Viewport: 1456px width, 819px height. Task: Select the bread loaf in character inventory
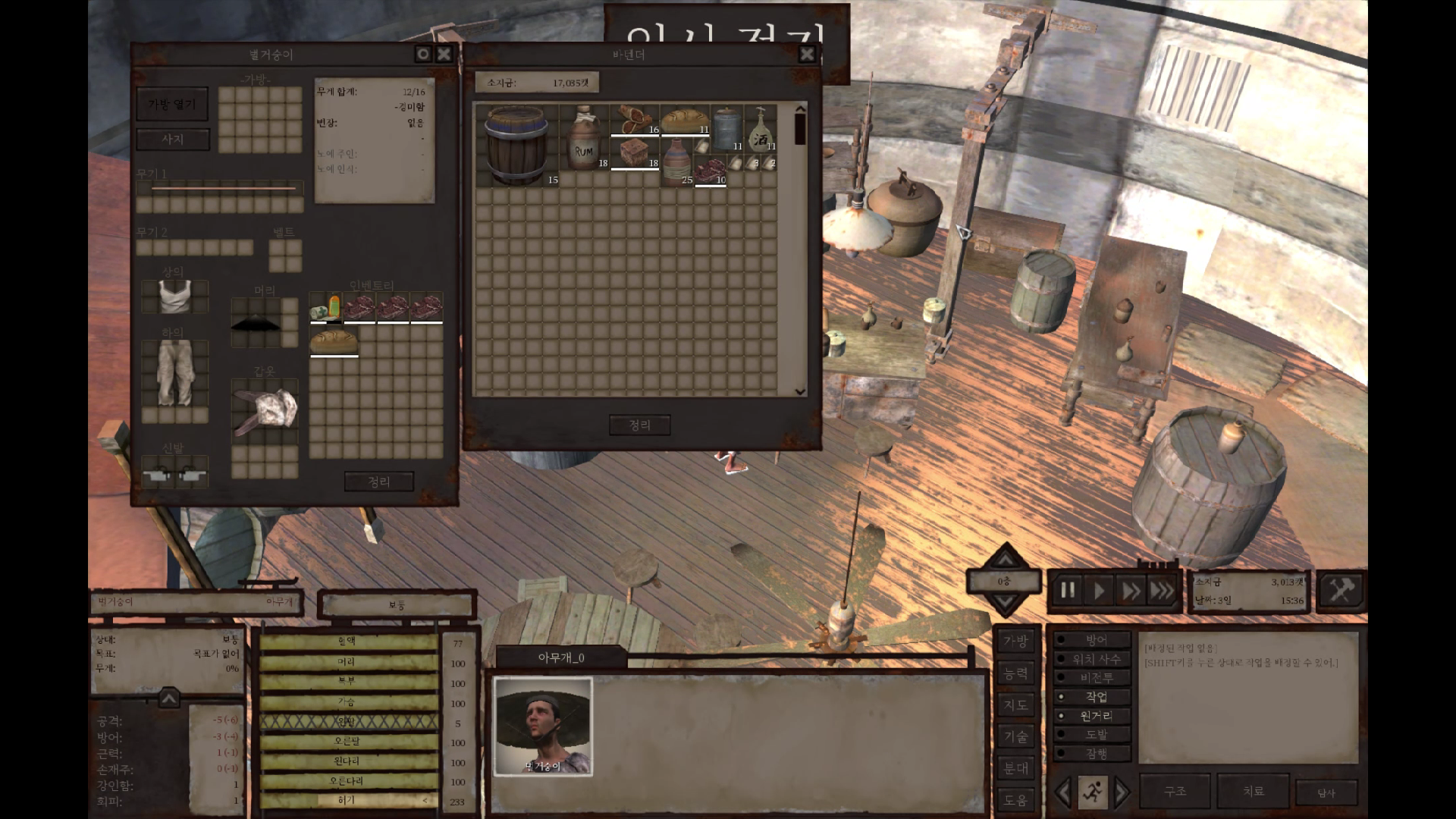pyautogui.click(x=334, y=340)
